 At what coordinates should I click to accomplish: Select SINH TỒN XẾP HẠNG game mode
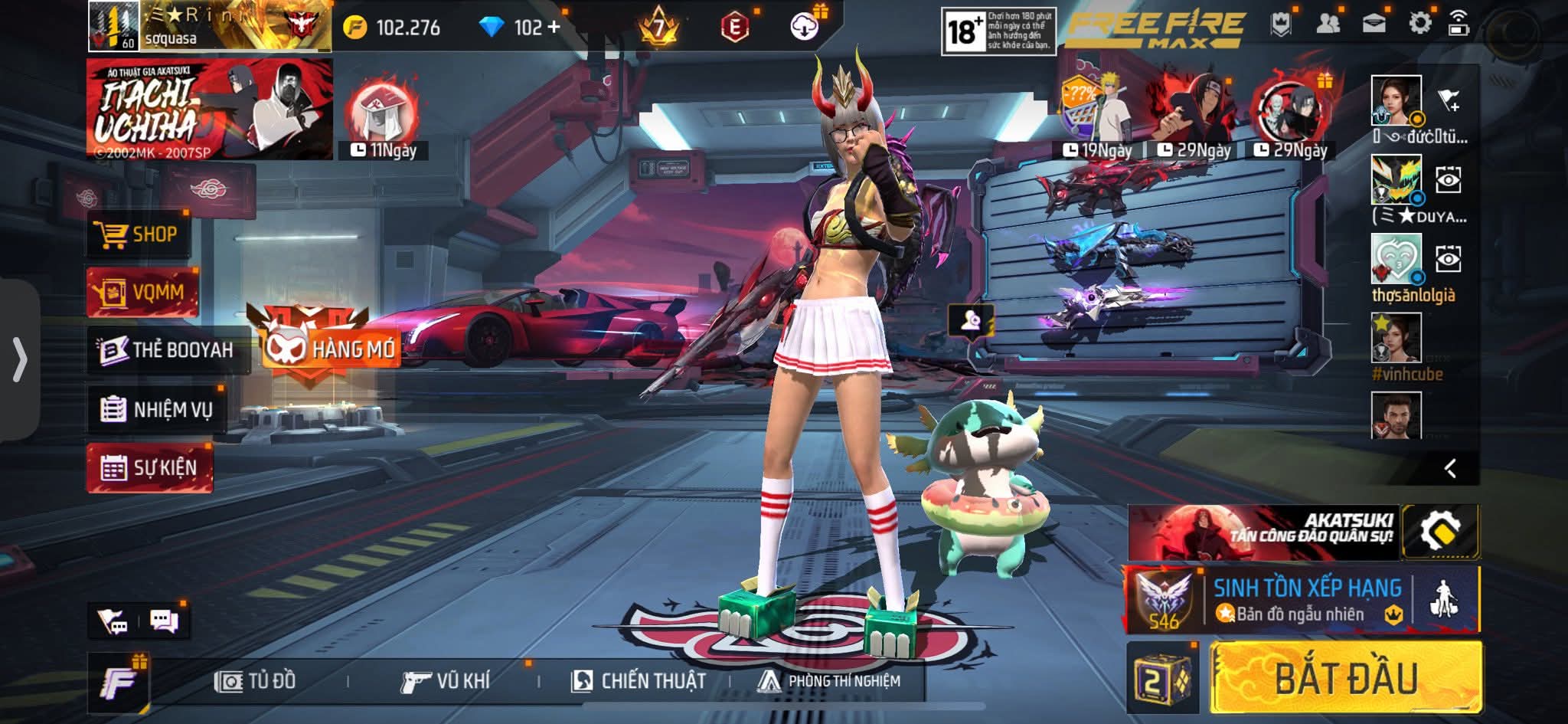pos(1305,601)
